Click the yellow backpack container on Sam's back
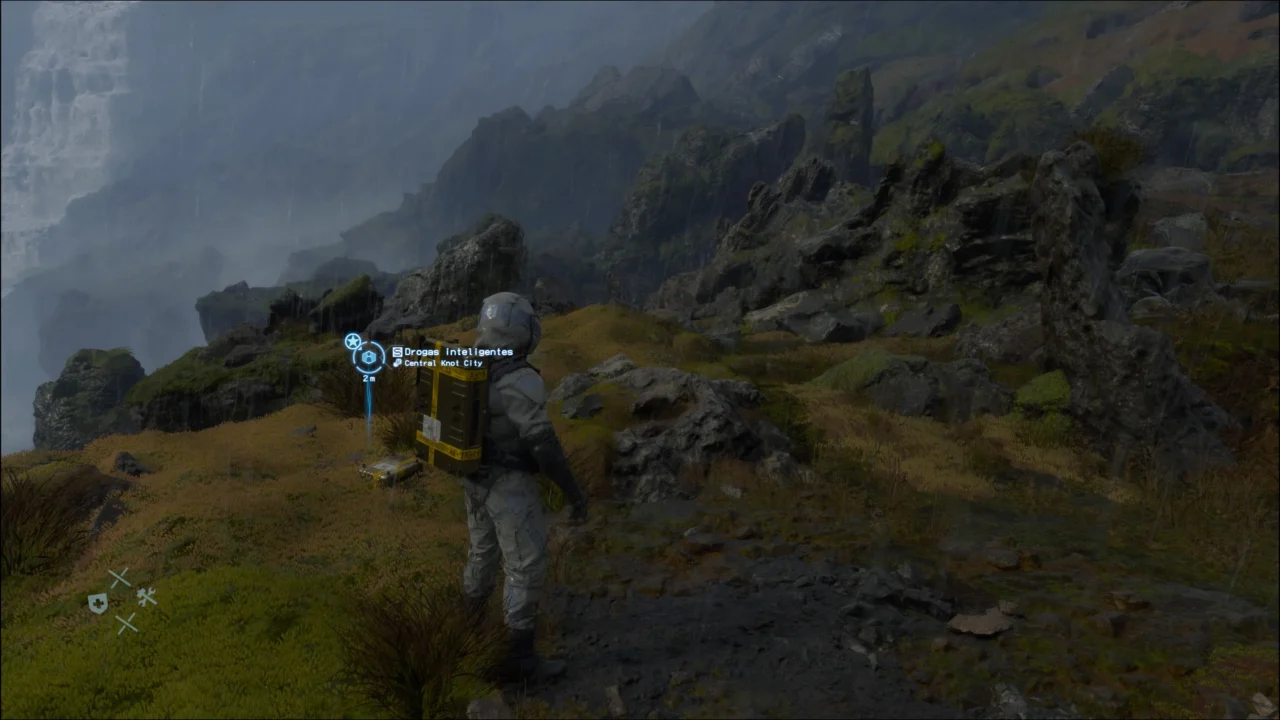The width and height of the screenshot is (1280, 720). (450, 420)
